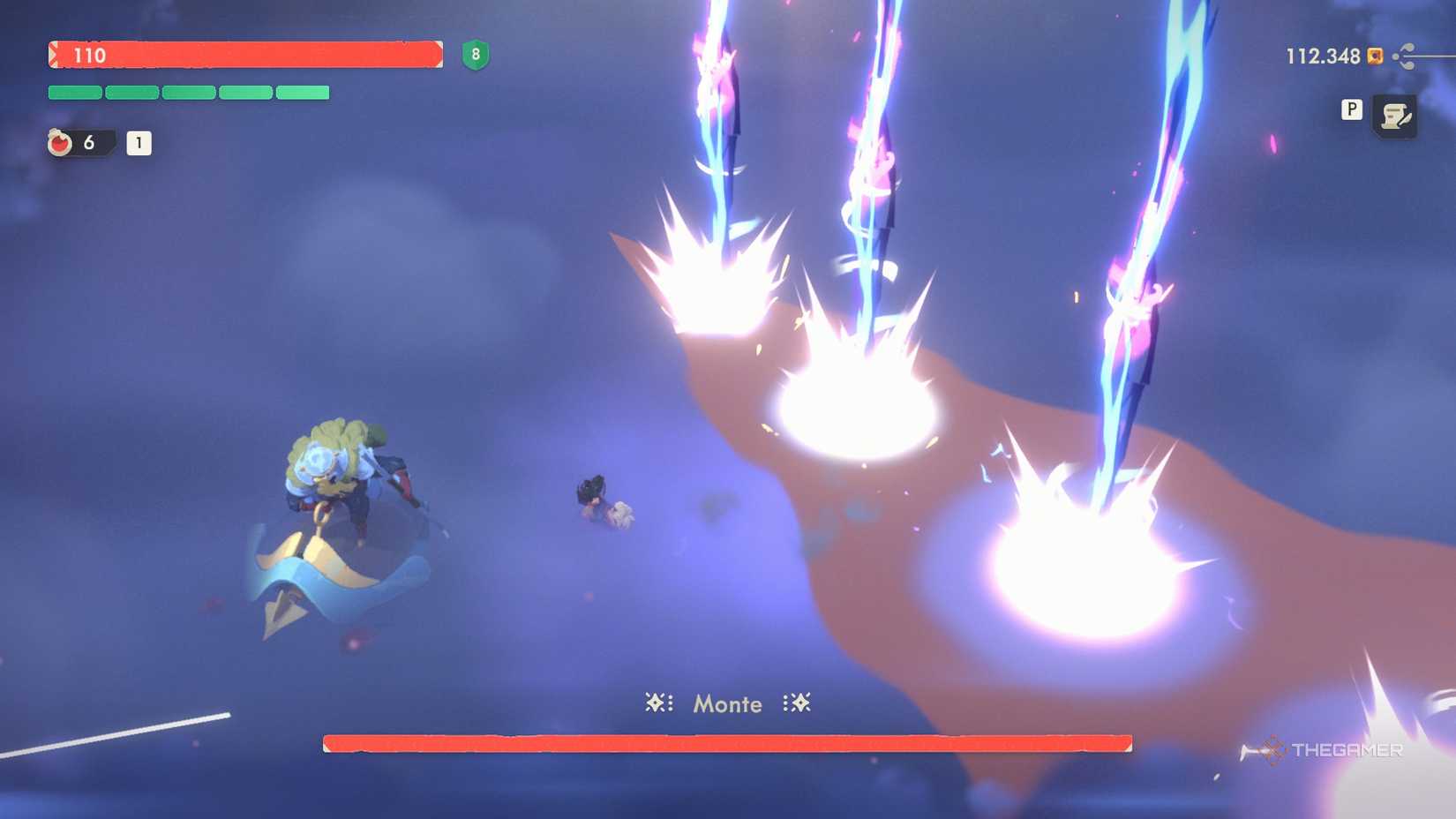Click the last green charge segment
This screenshot has height=819, width=1456.
click(303, 91)
